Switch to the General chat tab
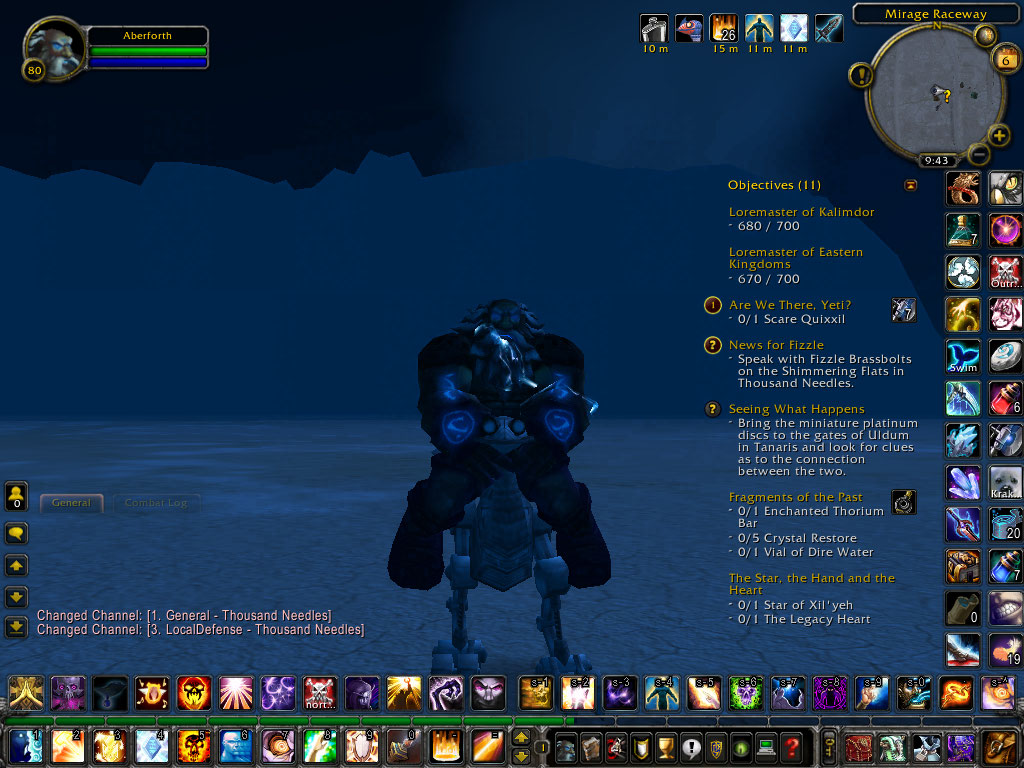Viewport: 1024px width, 768px height. tap(71, 503)
